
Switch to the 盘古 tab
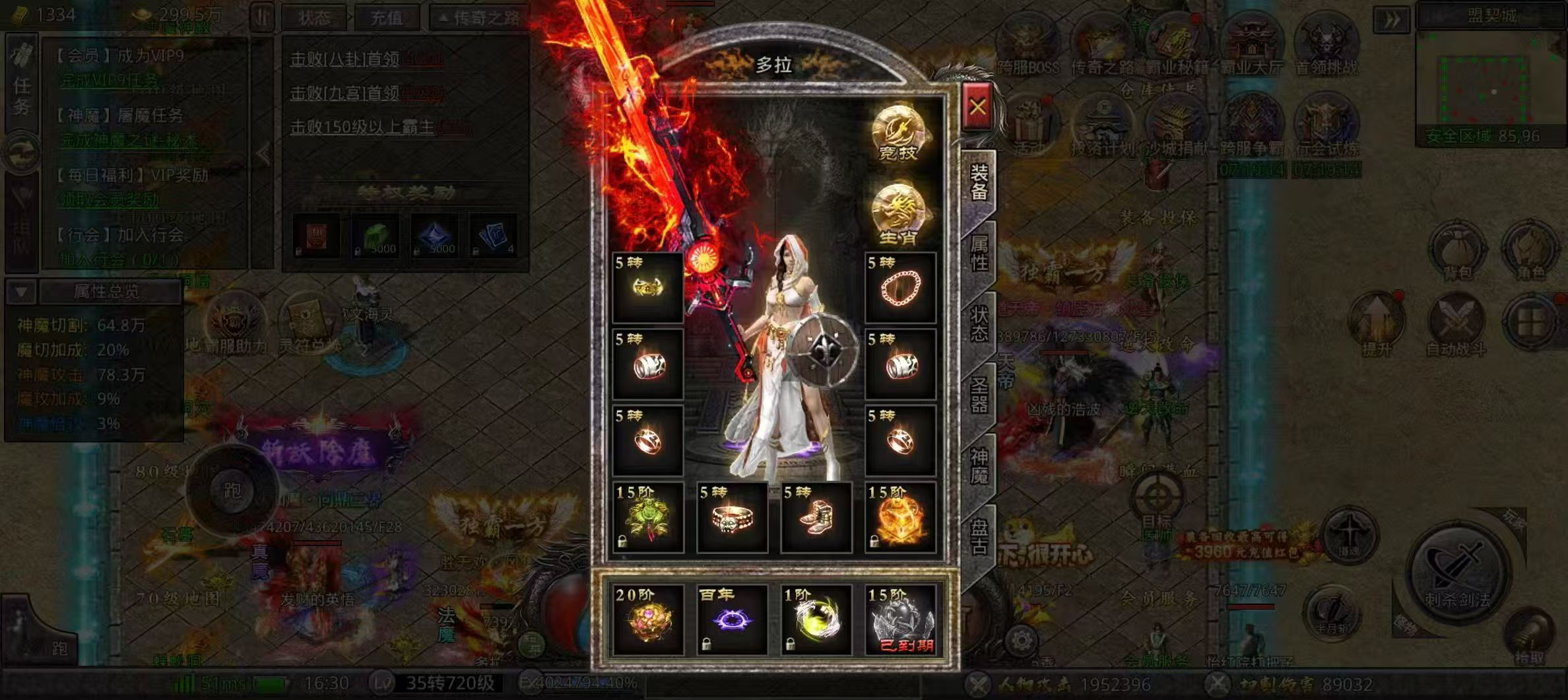pyautogui.click(x=979, y=537)
